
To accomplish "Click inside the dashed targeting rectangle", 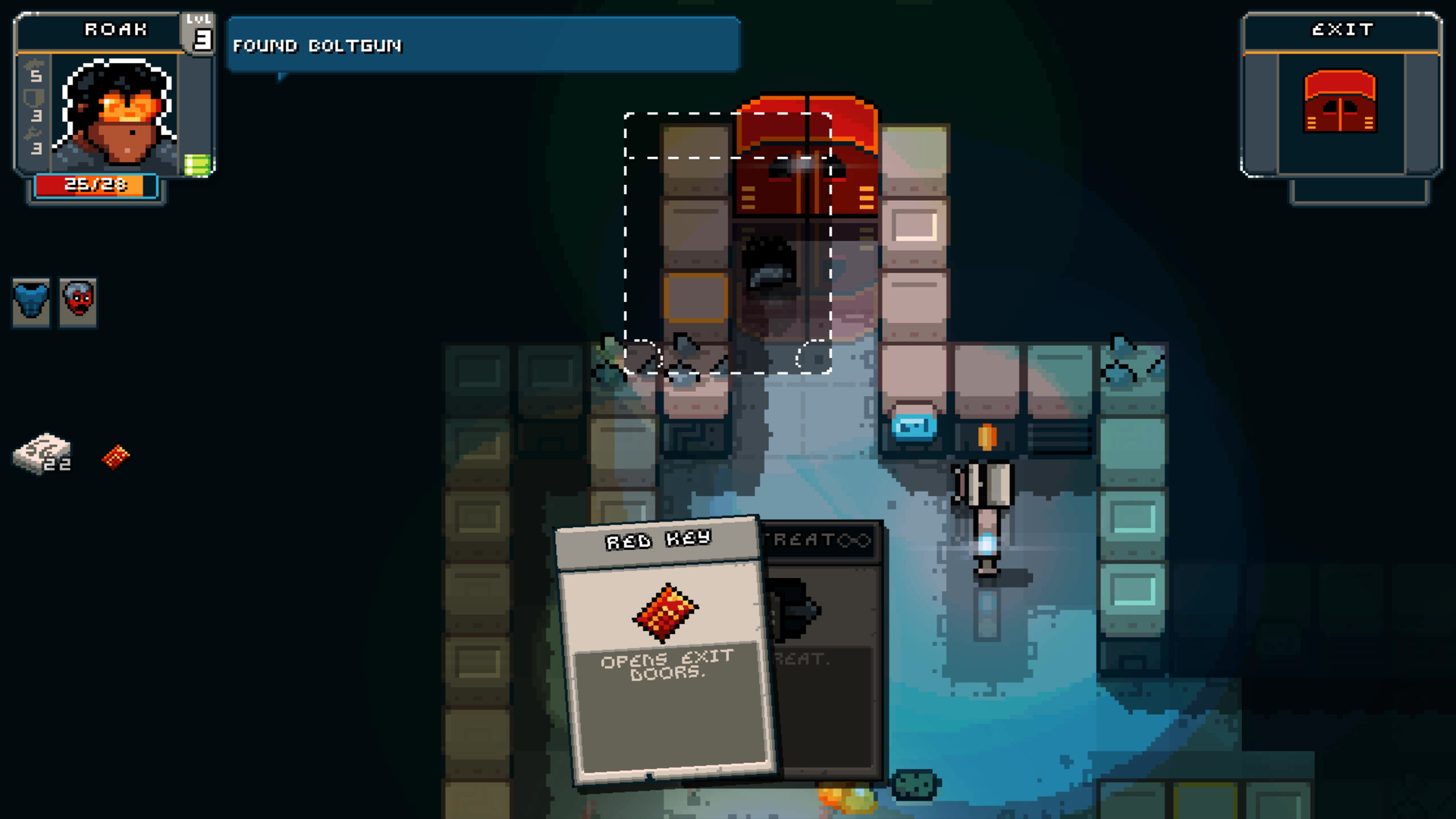I will point(726,243).
